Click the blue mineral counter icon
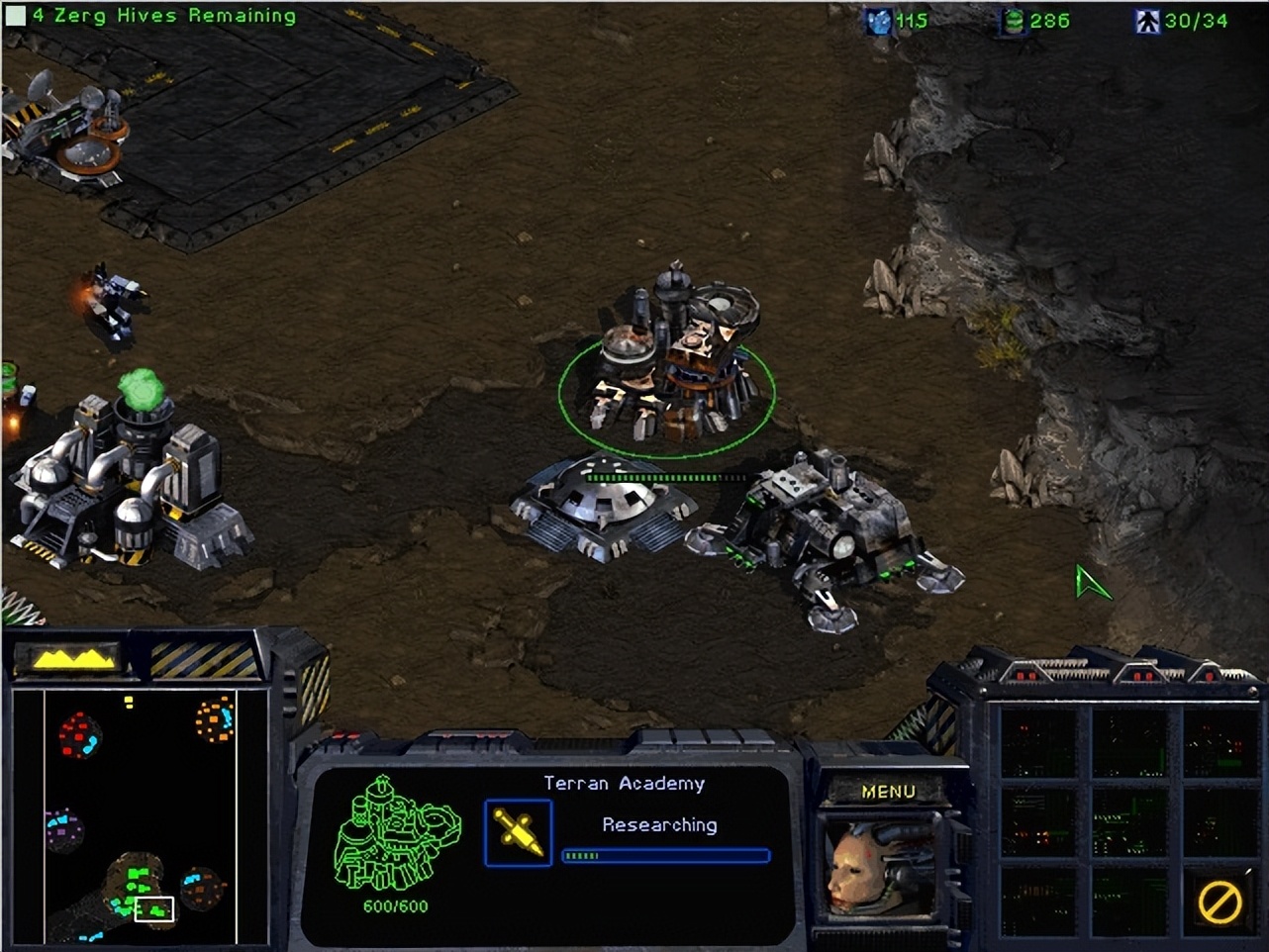The height and width of the screenshot is (952, 1269). 880,22
